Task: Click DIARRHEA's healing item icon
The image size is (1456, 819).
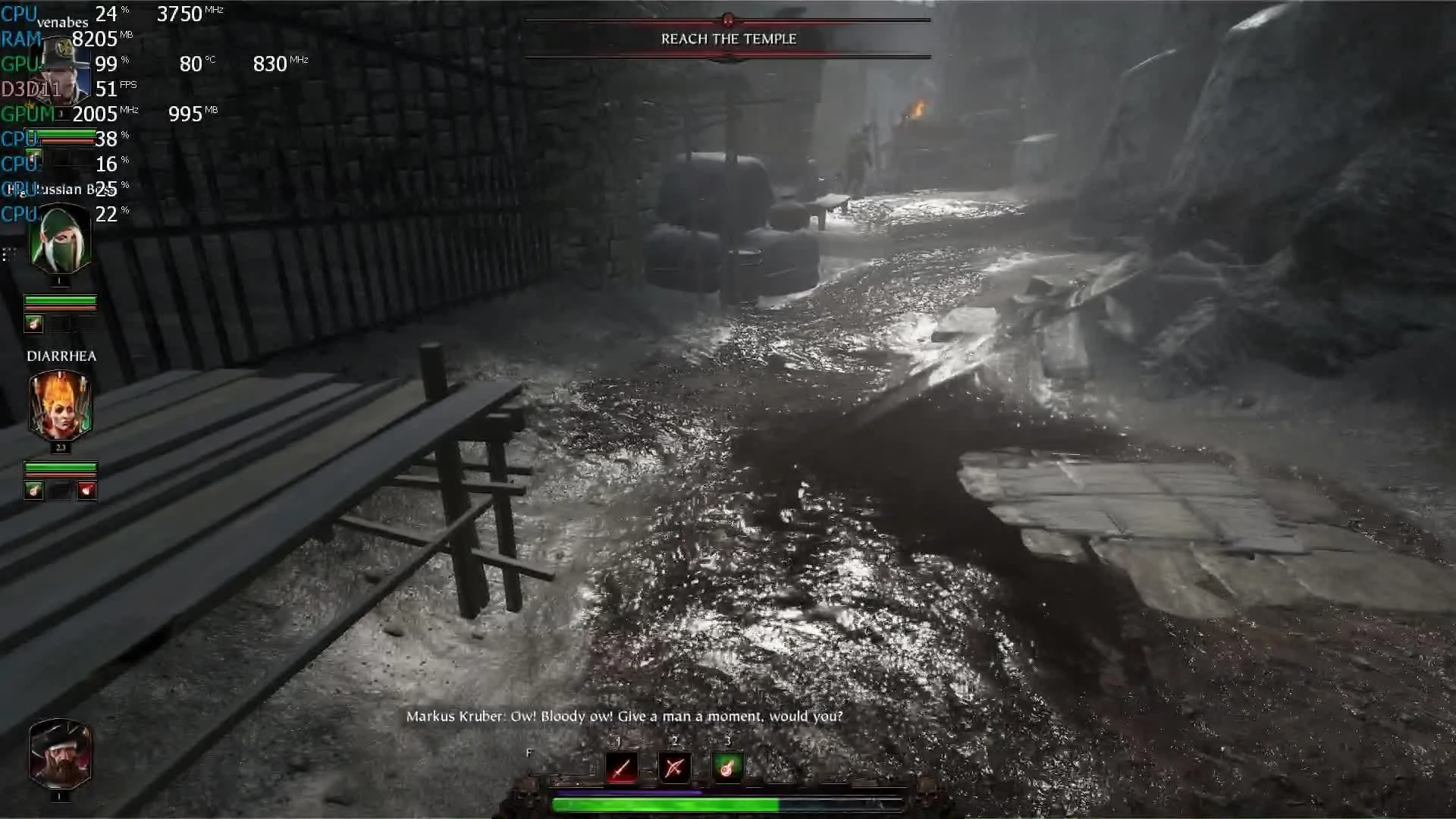Action: [34, 490]
